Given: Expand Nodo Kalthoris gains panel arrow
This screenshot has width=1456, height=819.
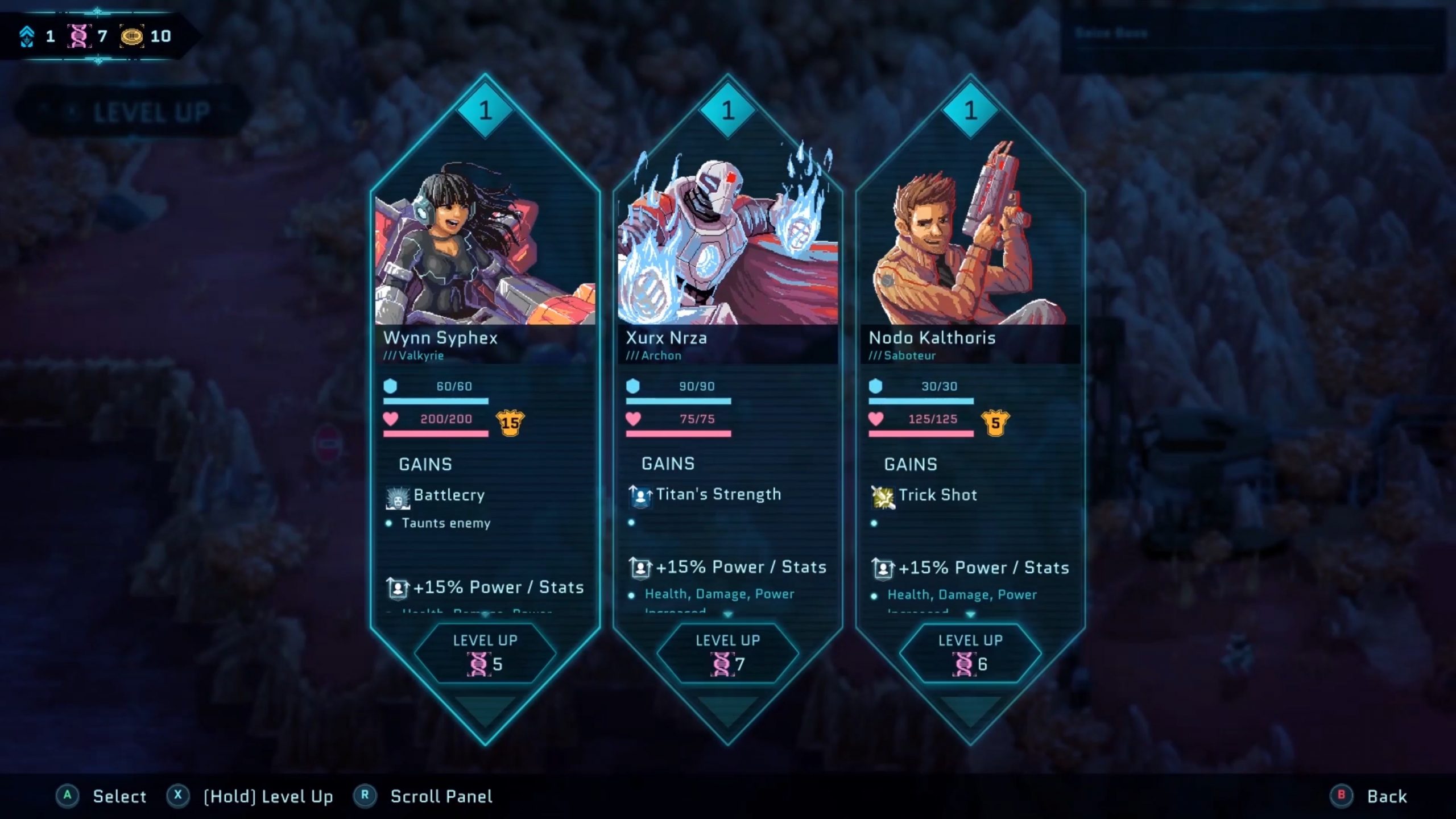Looking at the screenshot, I should tap(970, 615).
